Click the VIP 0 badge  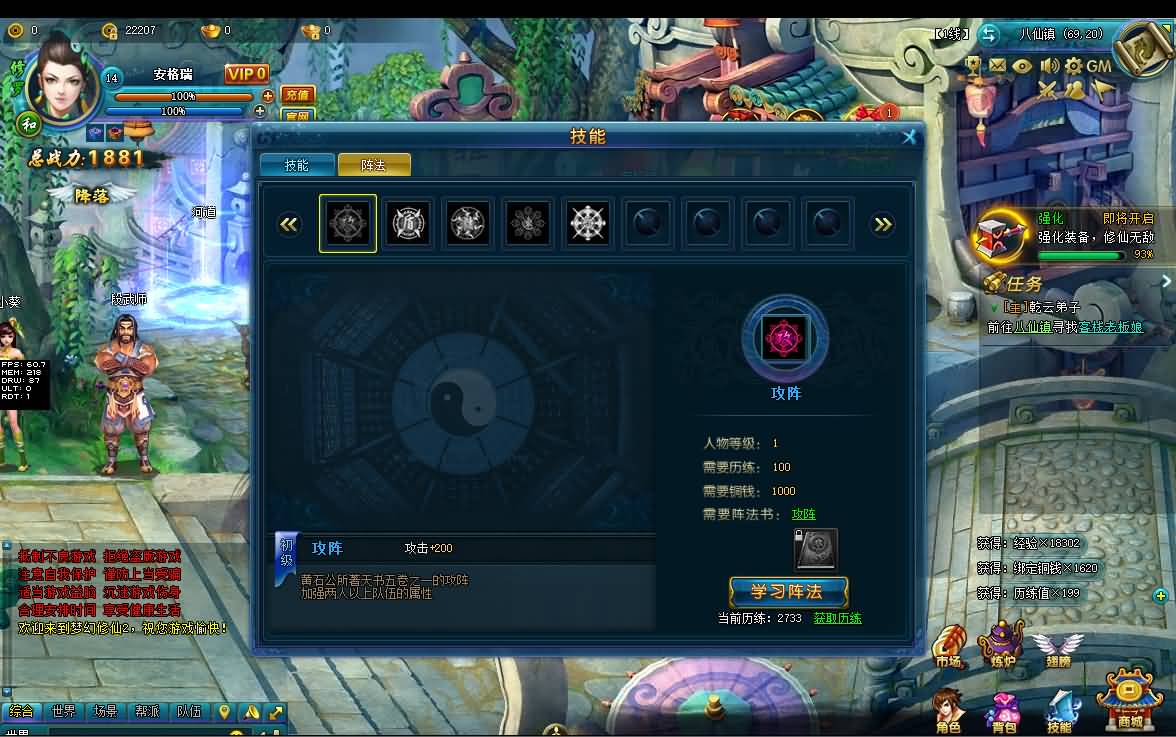tap(246, 74)
